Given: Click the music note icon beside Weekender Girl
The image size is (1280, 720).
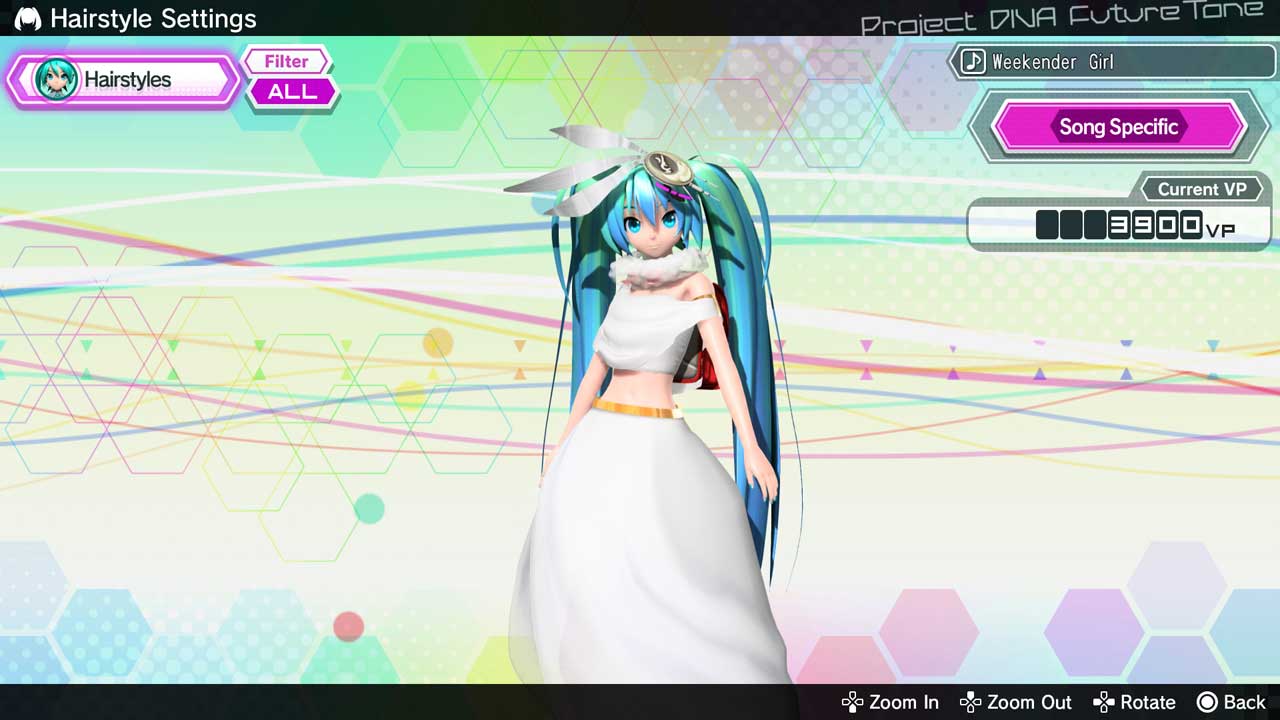Looking at the screenshot, I should (x=973, y=62).
